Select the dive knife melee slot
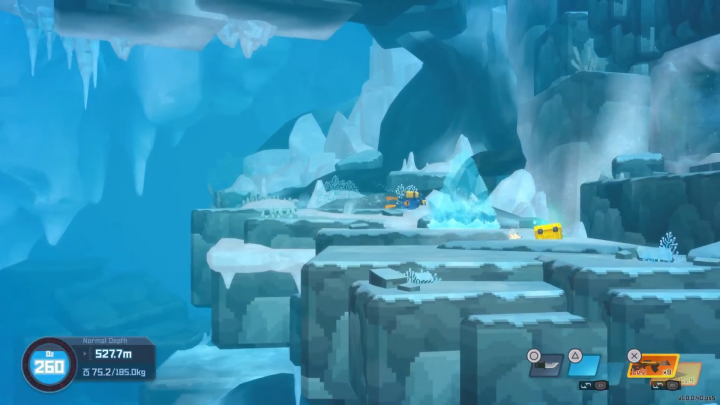Screen dimensions: 720x405 [546, 366]
